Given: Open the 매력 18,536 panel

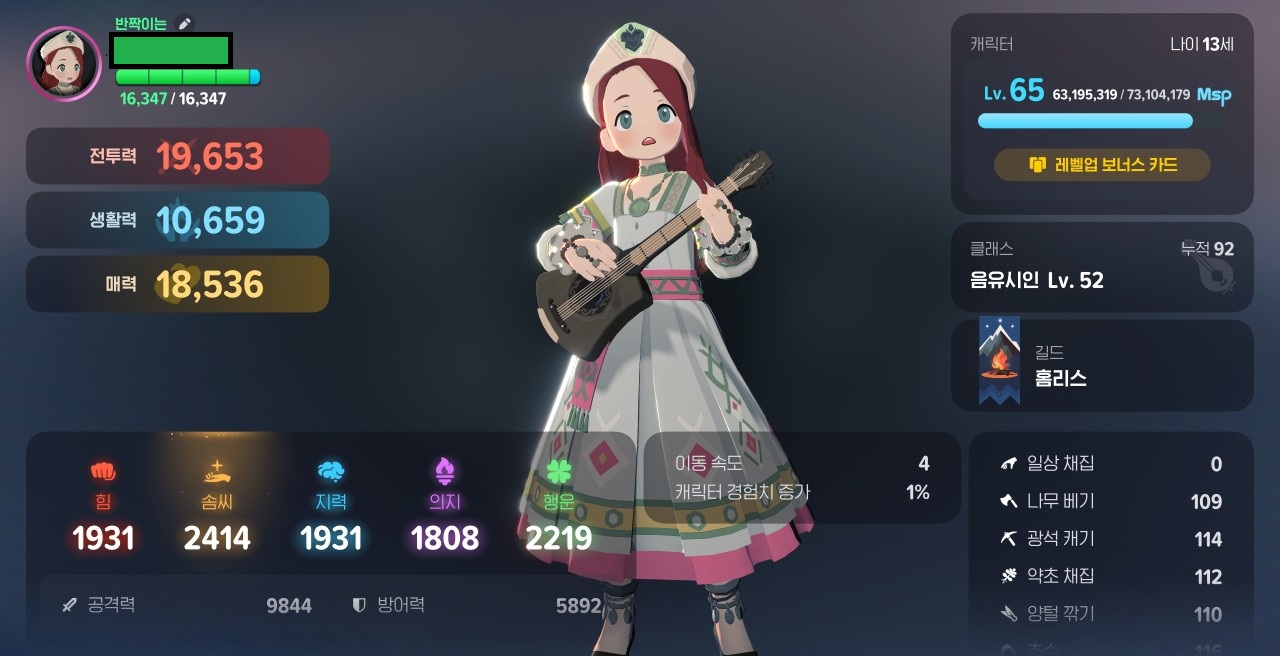Looking at the screenshot, I should click(177, 284).
